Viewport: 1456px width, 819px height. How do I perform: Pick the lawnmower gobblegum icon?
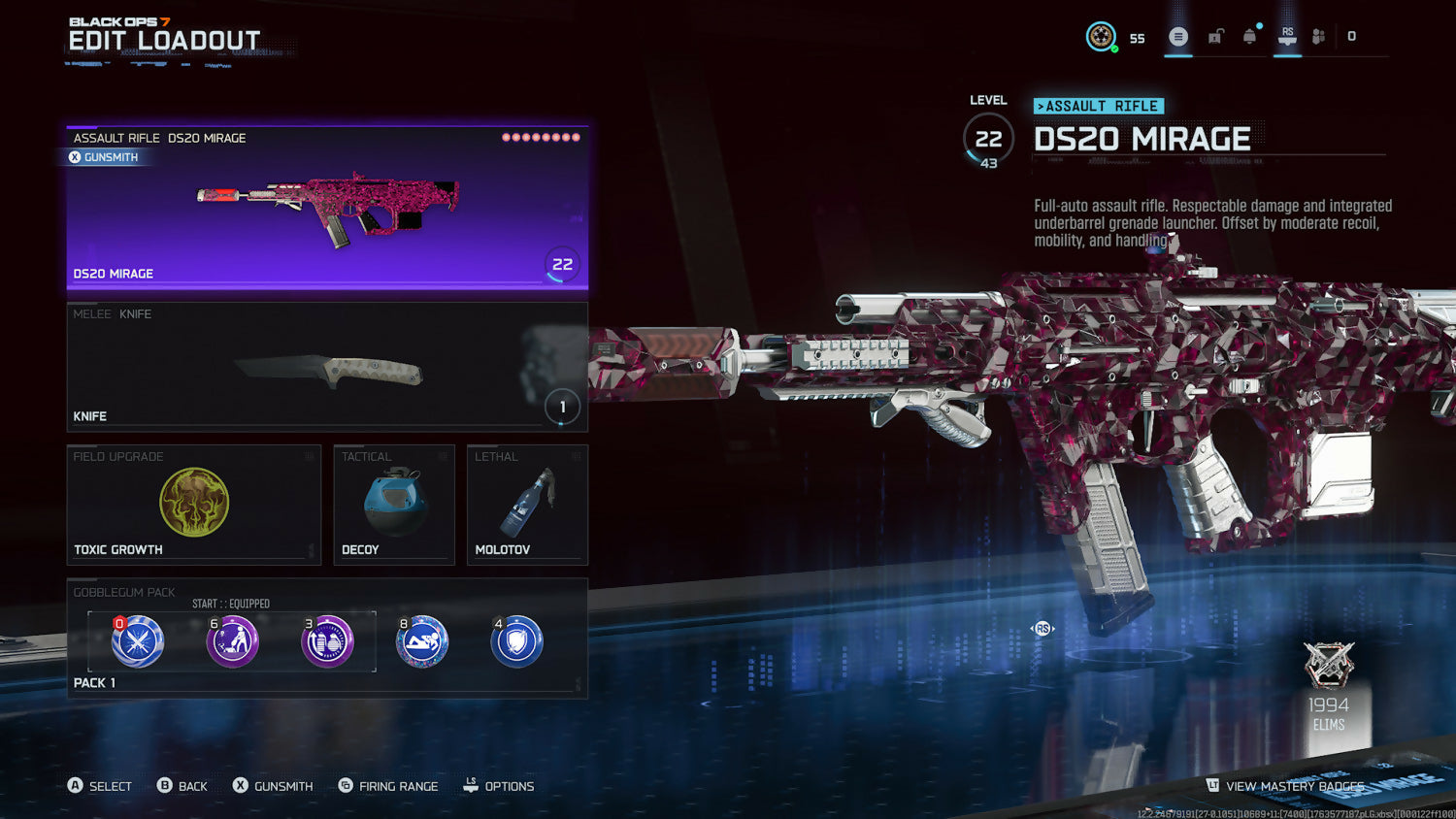tap(233, 641)
